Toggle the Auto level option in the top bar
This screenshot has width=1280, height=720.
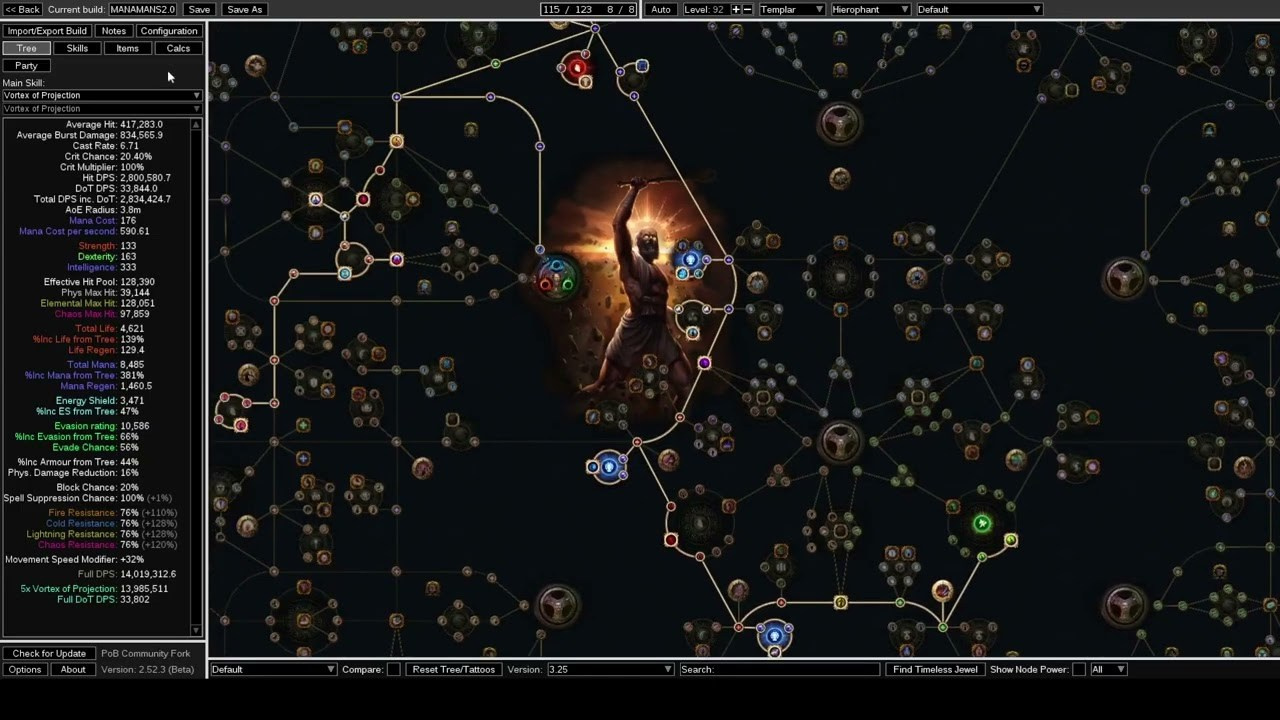click(x=660, y=9)
